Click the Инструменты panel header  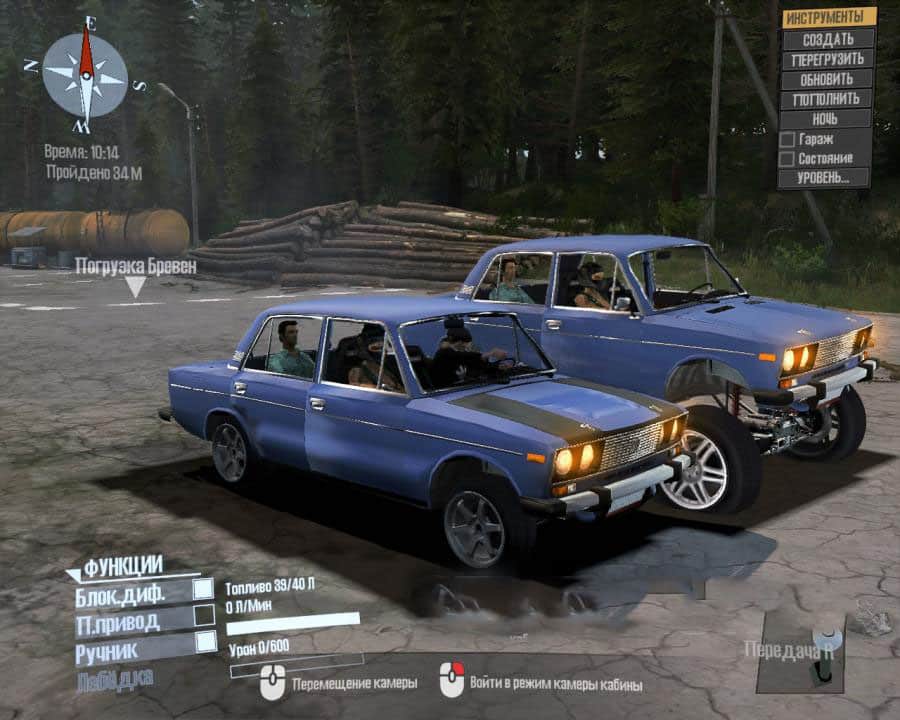[x=828, y=17]
